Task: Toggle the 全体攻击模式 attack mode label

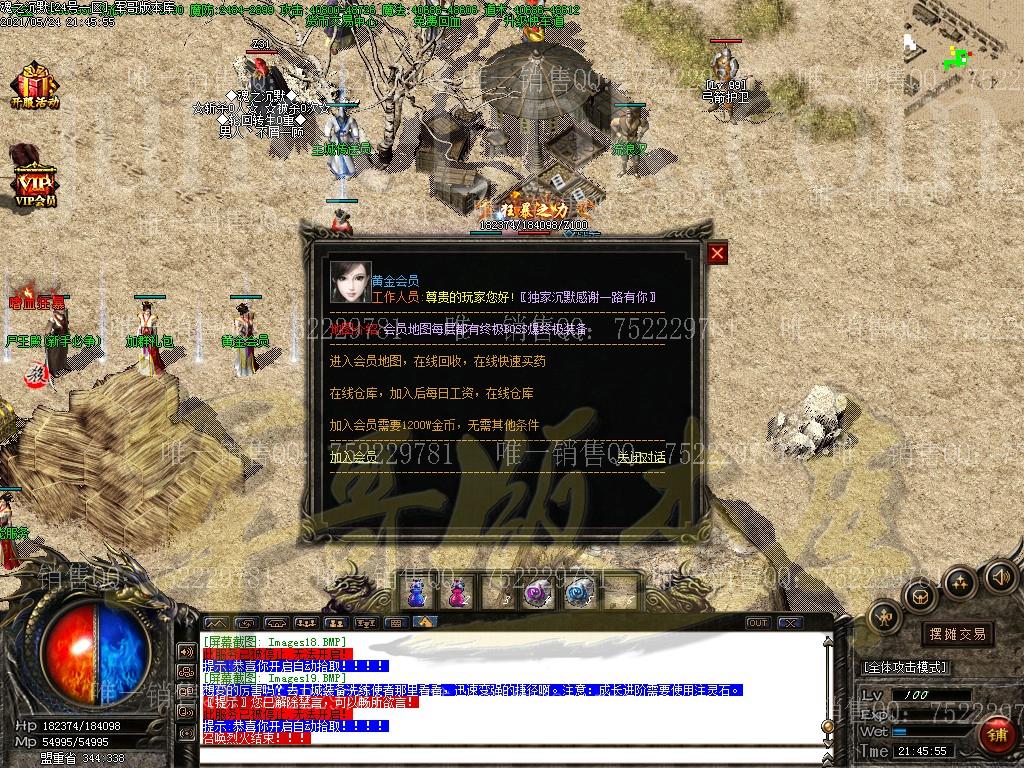Action: pos(905,667)
